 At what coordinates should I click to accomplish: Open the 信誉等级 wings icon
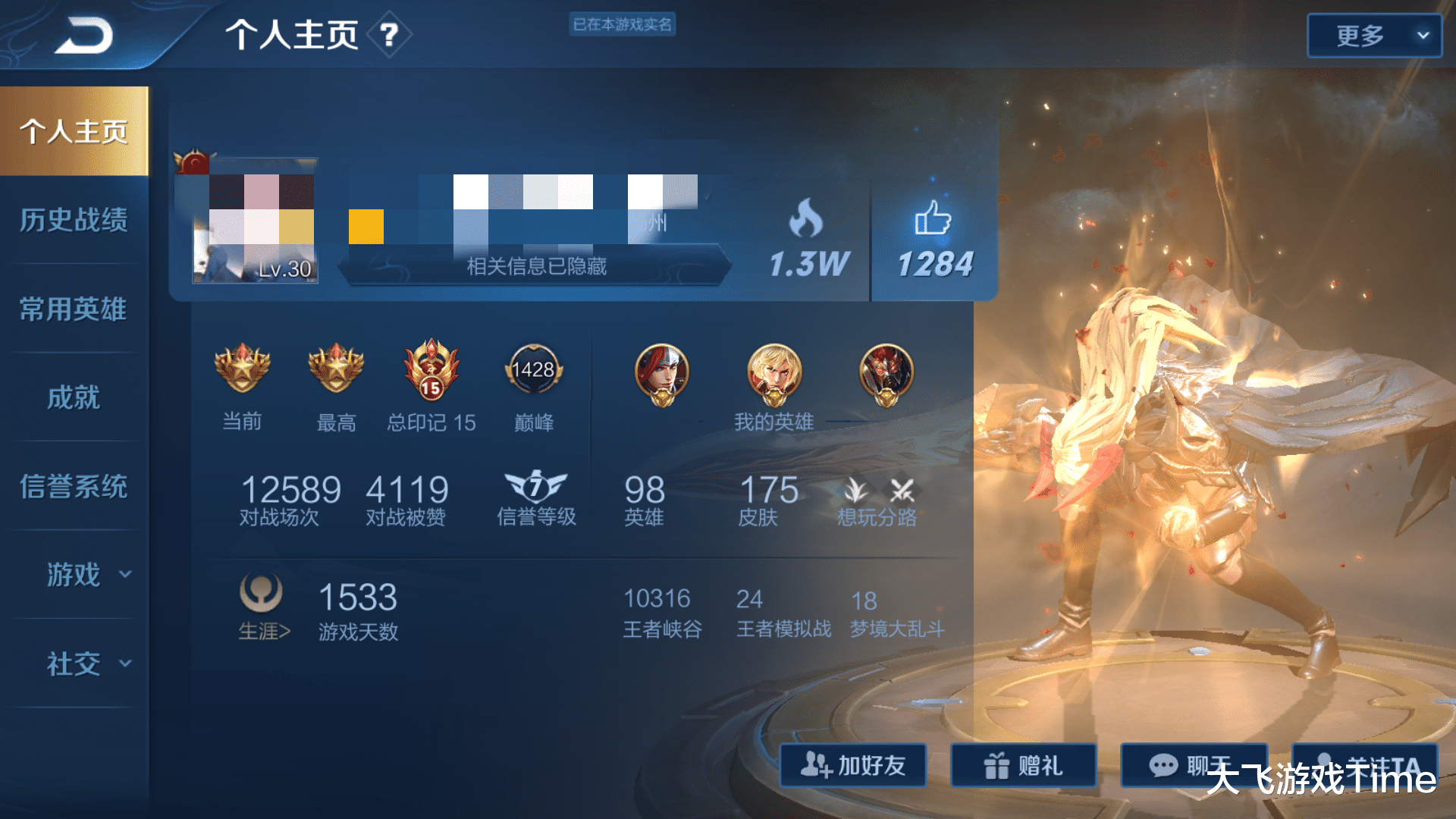tap(535, 486)
